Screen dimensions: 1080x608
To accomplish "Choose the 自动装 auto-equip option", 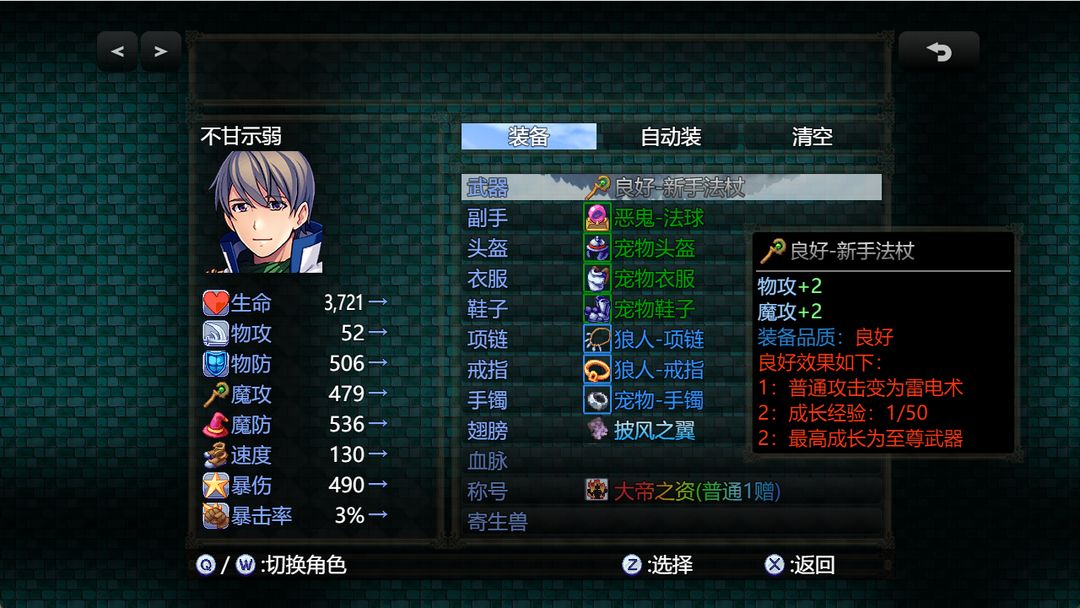I will (670, 137).
